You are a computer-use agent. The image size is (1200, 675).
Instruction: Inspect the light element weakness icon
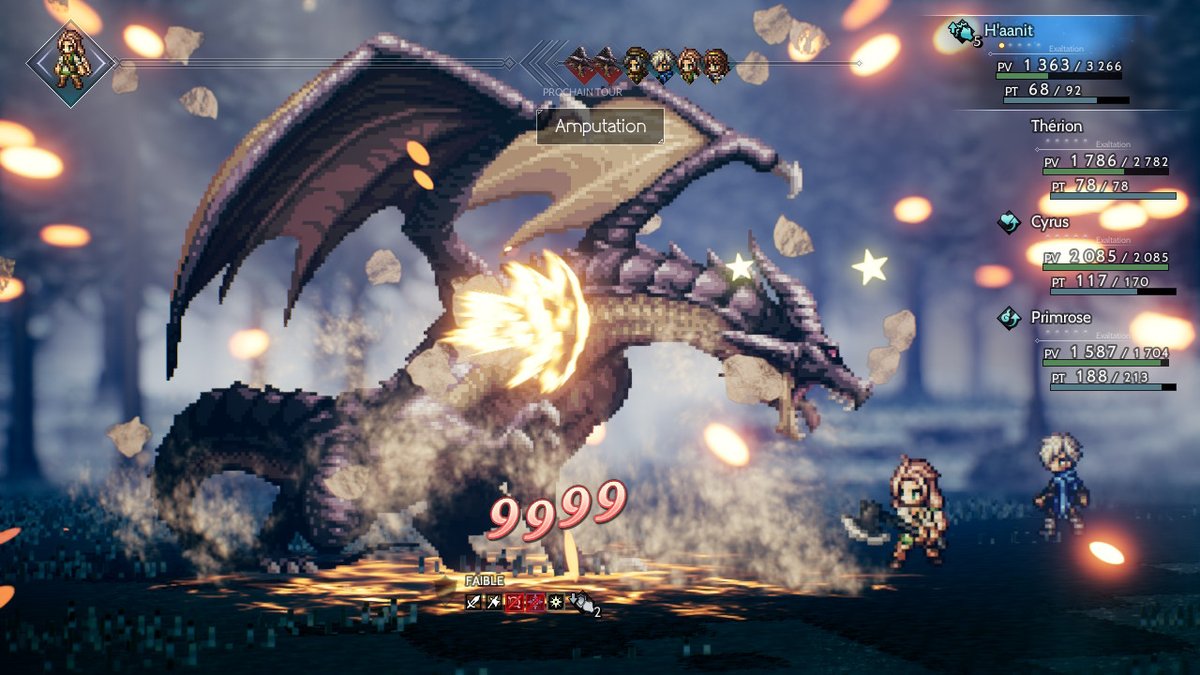(x=555, y=602)
